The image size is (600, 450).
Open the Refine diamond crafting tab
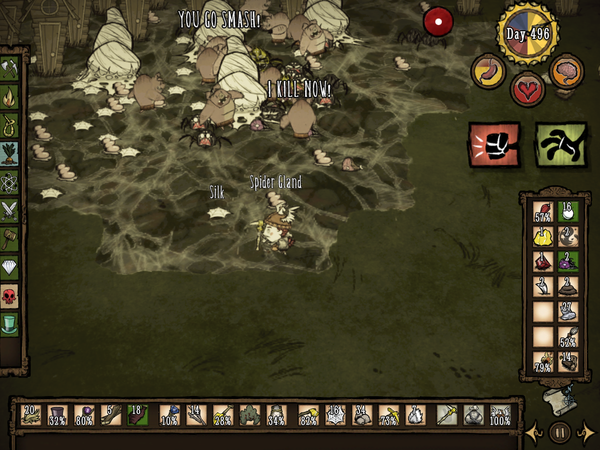(10, 267)
